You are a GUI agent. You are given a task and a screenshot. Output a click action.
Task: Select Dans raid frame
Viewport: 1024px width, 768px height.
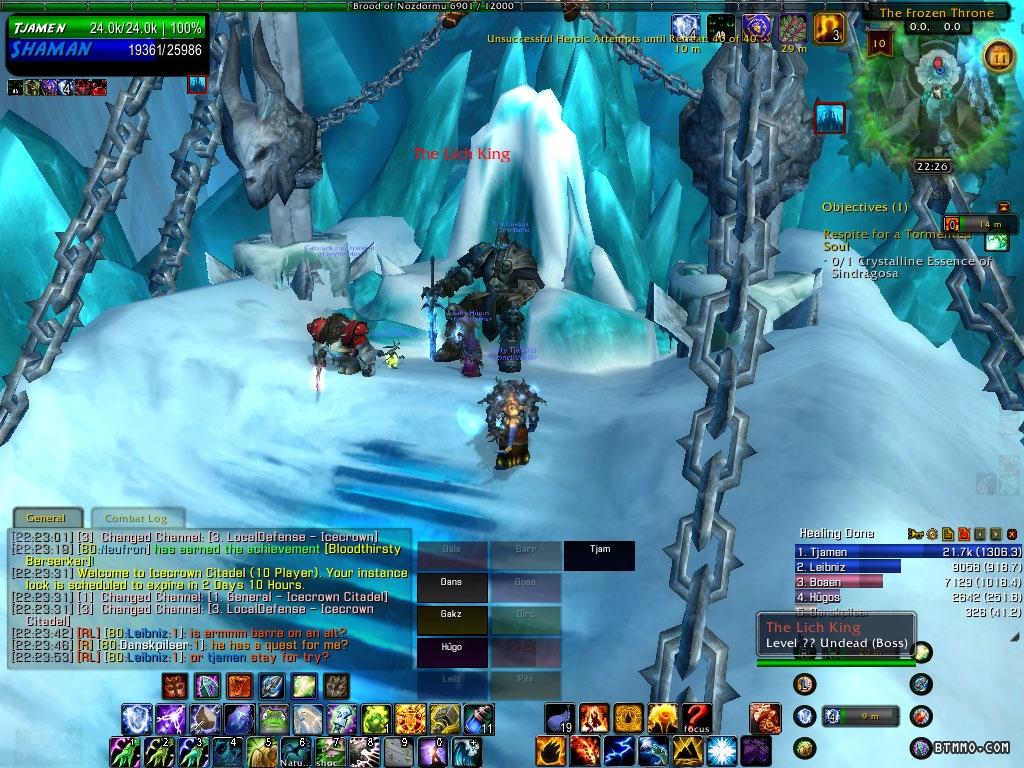pyautogui.click(x=452, y=583)
